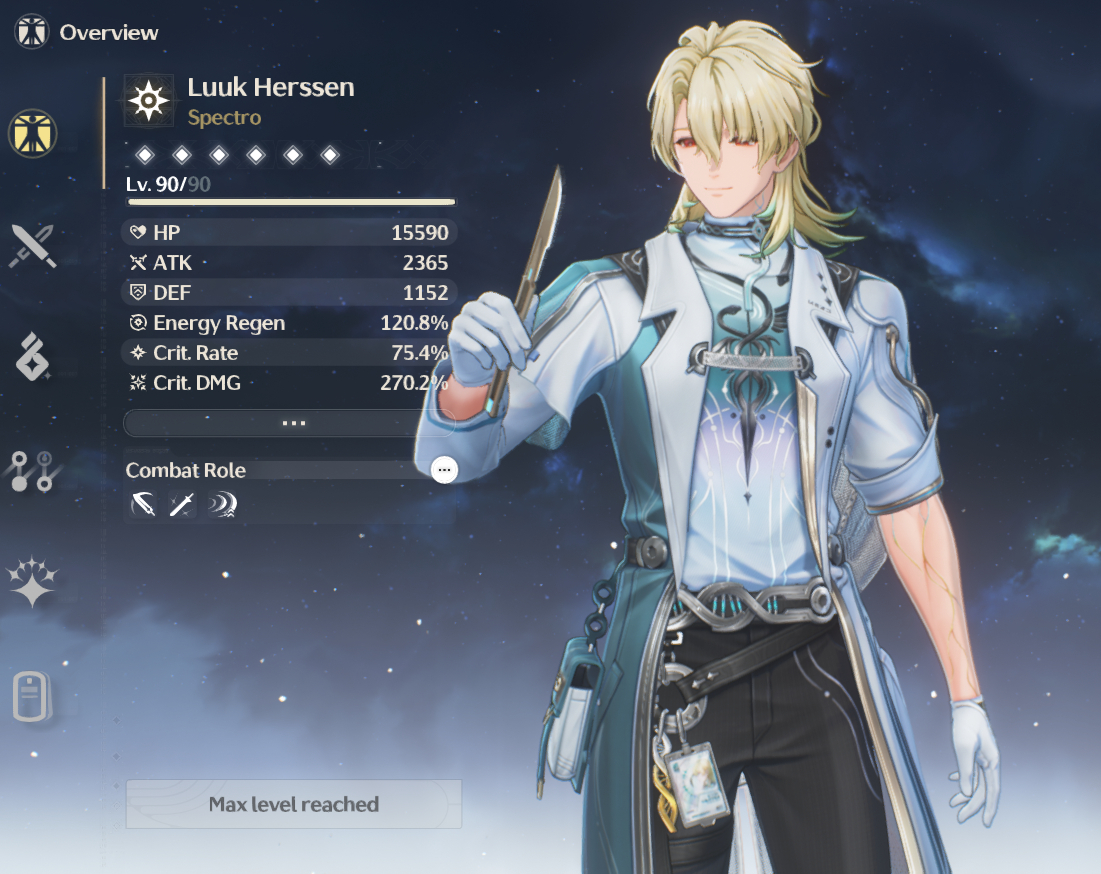View the HP stat row
Screen dimensions: 1101x874
289,233
